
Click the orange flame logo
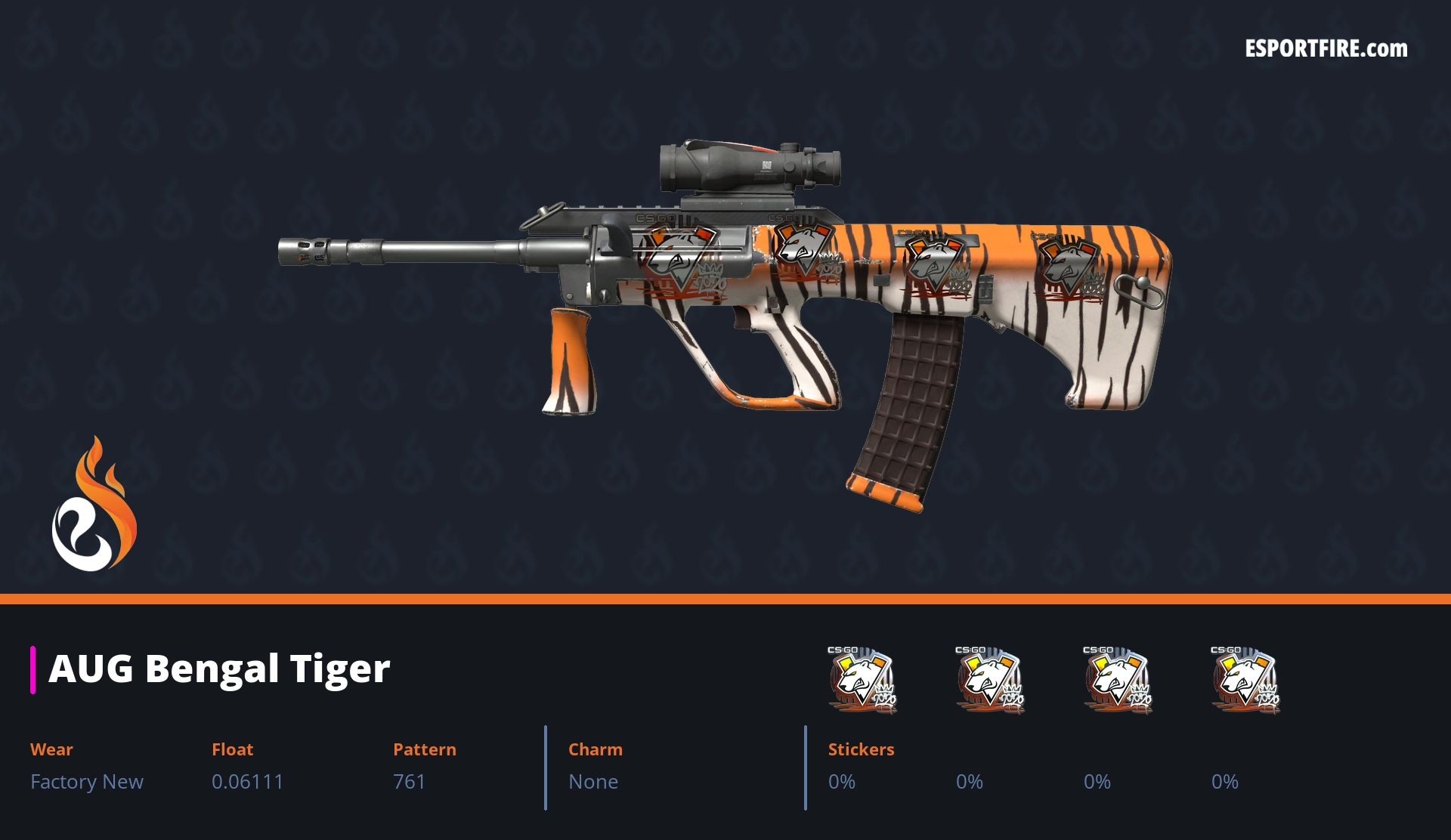pyautogui.click(x=94, y=505)
